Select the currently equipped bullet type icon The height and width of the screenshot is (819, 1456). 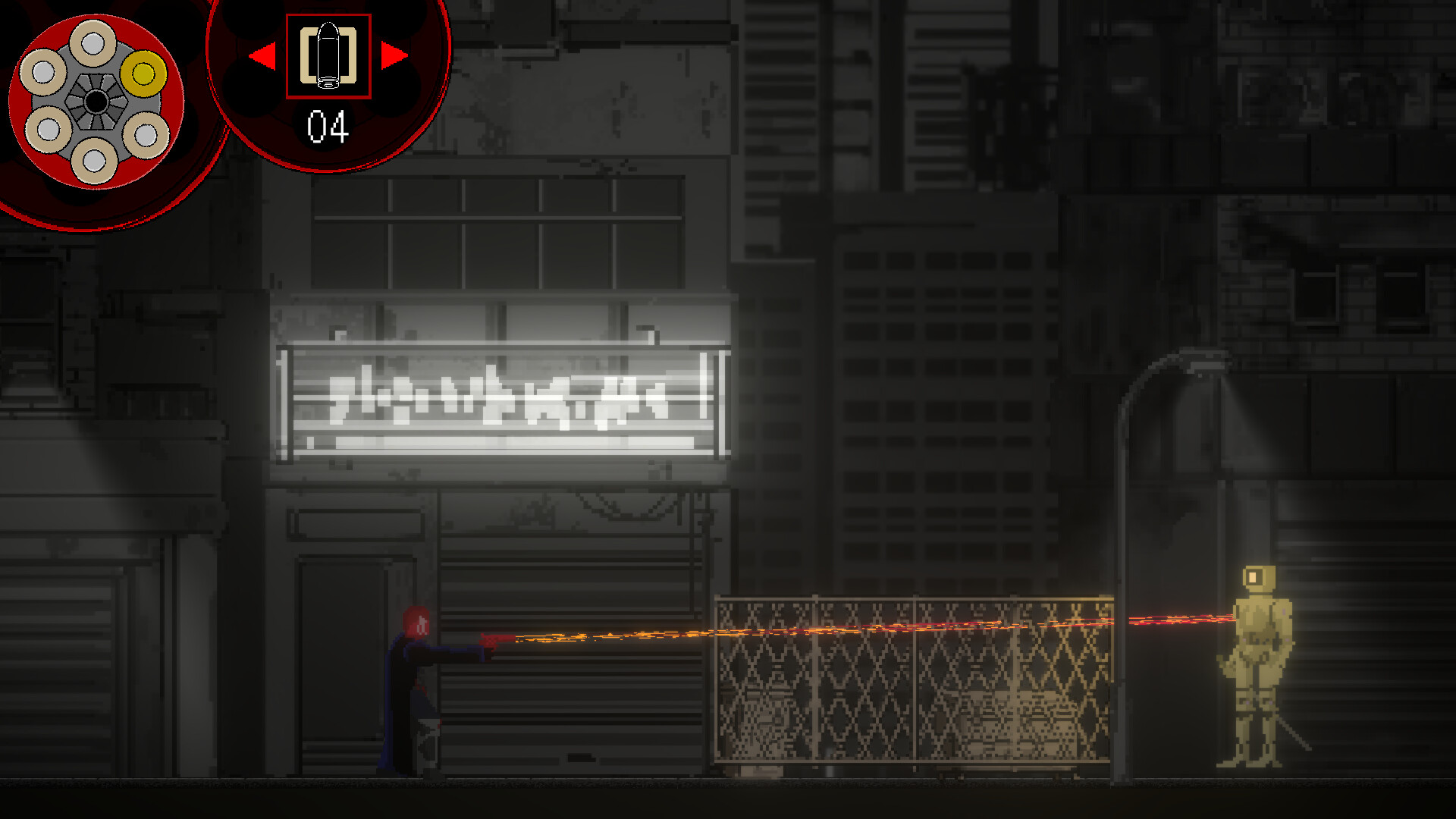click(328, 57)
